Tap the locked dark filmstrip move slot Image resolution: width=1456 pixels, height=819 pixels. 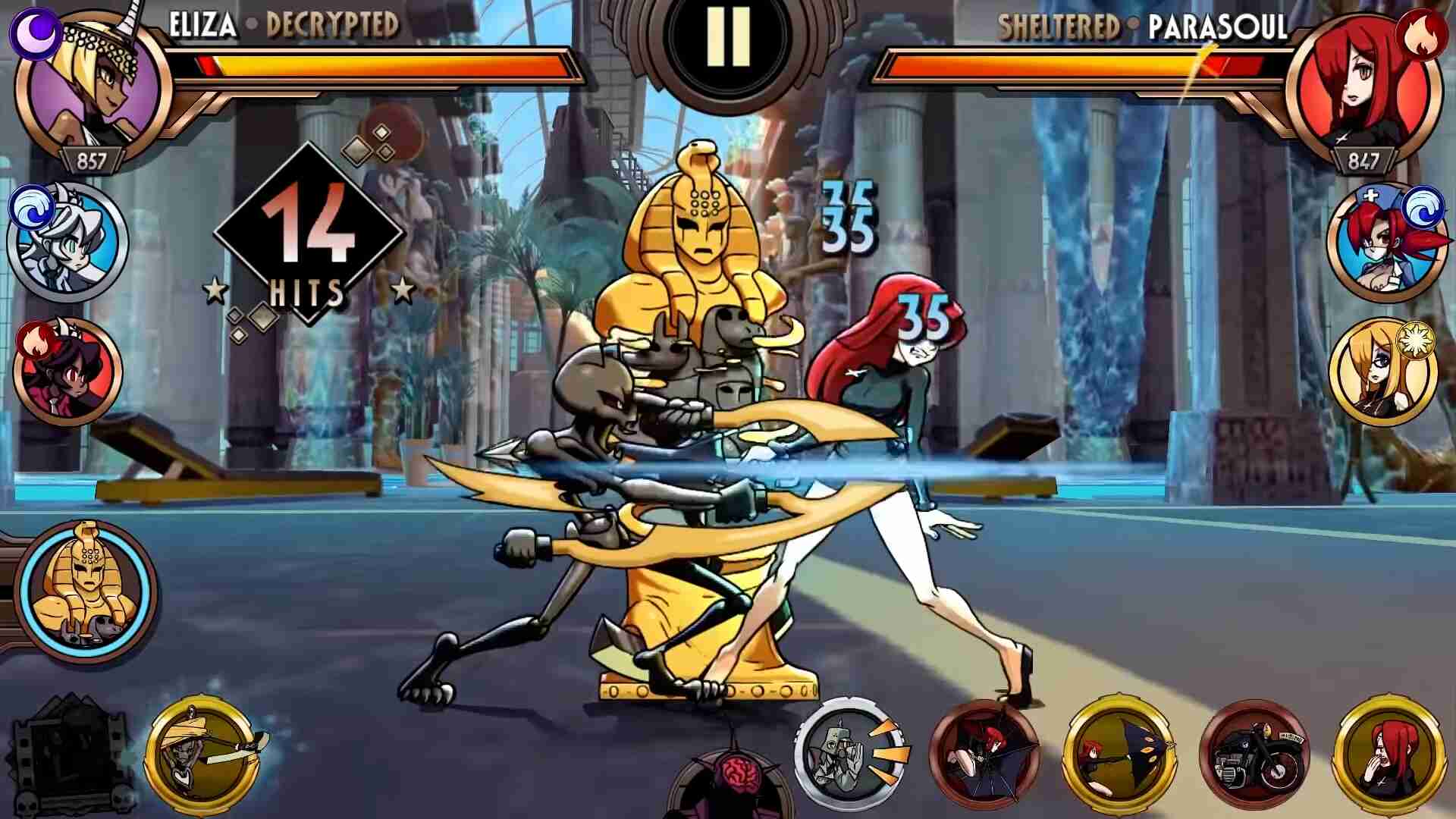tap(70, 755)
